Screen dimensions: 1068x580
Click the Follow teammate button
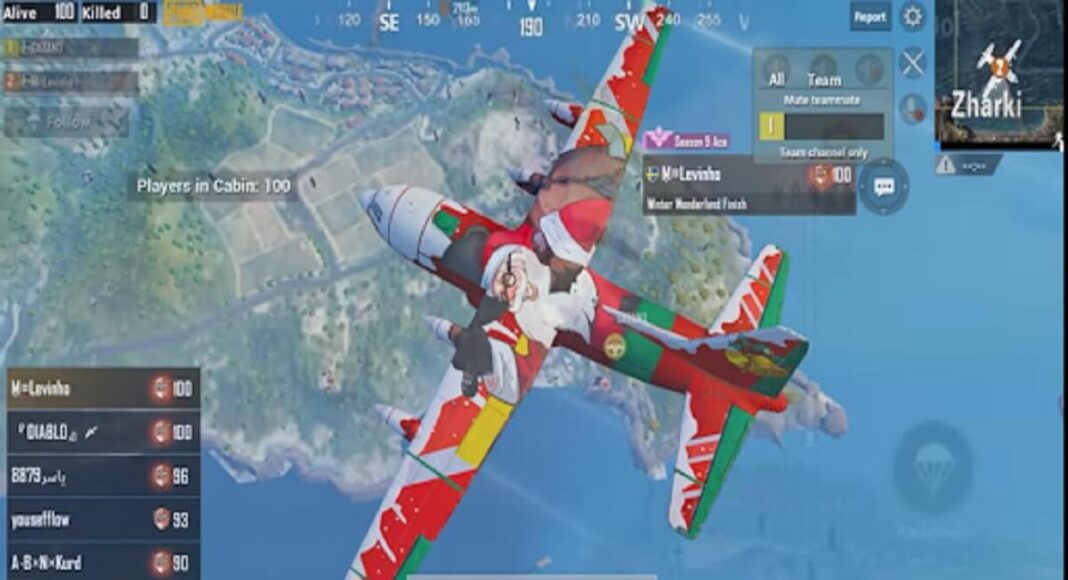pyautogui.click(x=66, y=122)
